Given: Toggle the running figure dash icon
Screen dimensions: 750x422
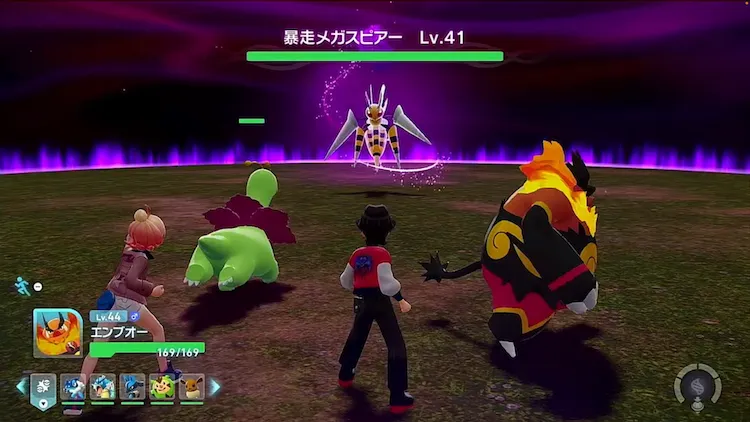Looking at the screenshot, I should (x=23, y=286).
